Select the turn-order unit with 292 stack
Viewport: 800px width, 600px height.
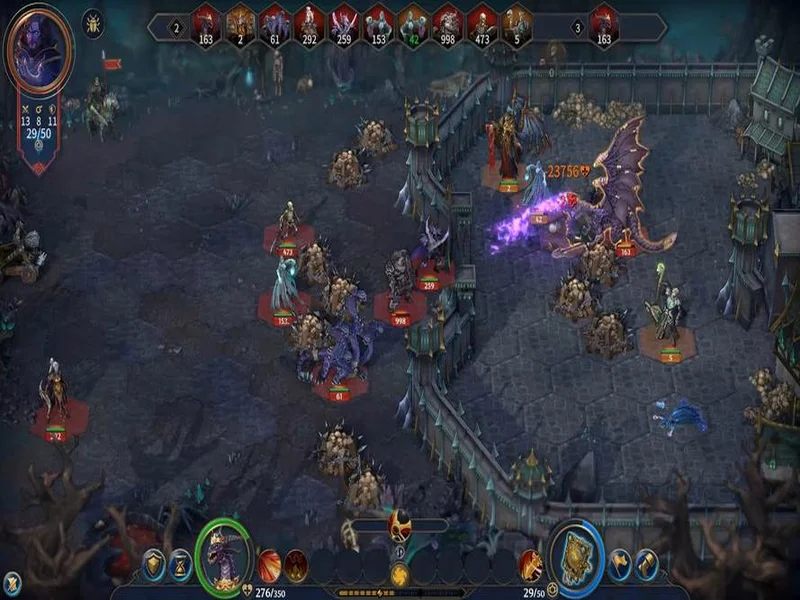pos(309,24)
